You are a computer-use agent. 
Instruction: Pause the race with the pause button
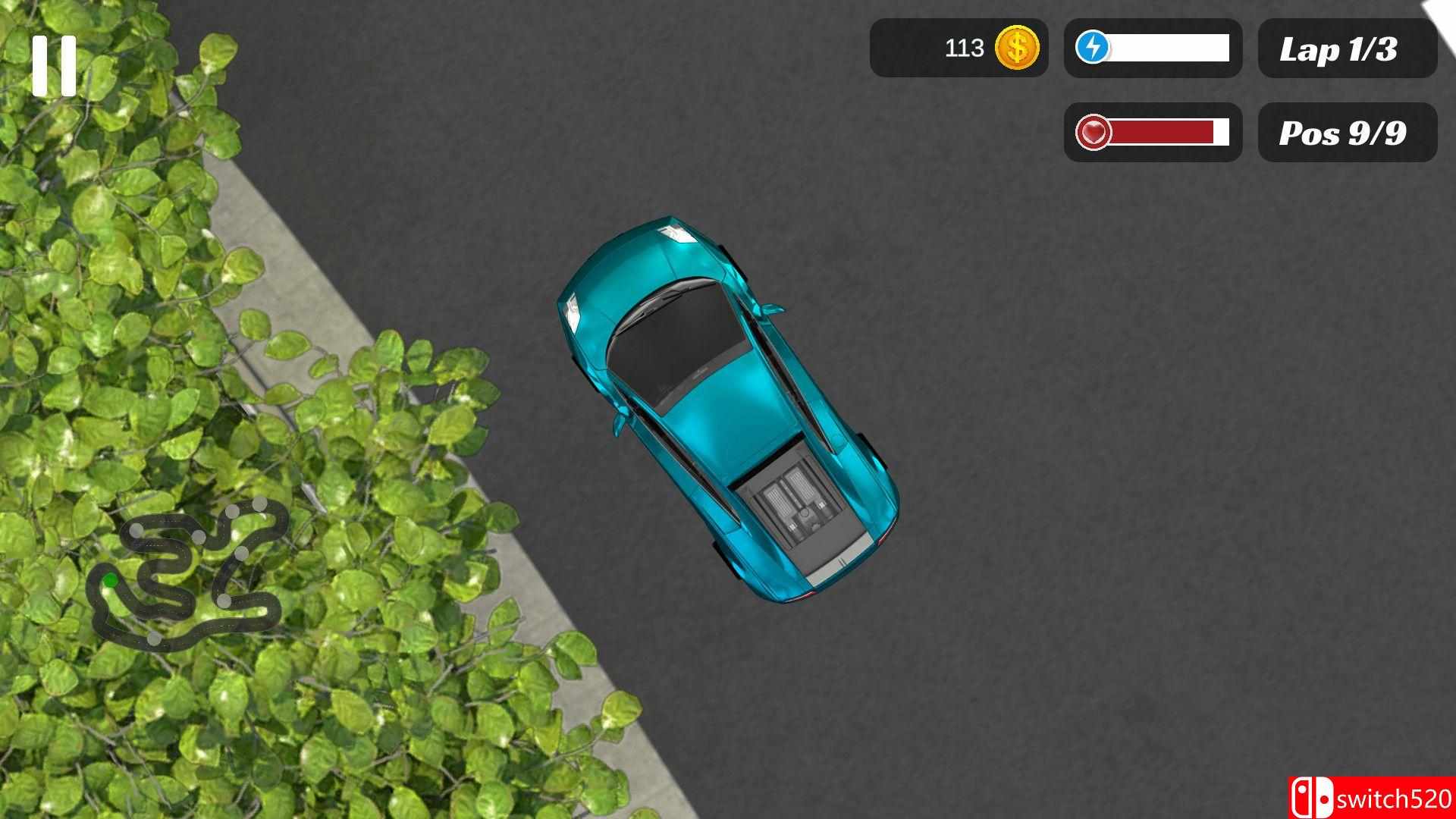[x=55, y=66]
